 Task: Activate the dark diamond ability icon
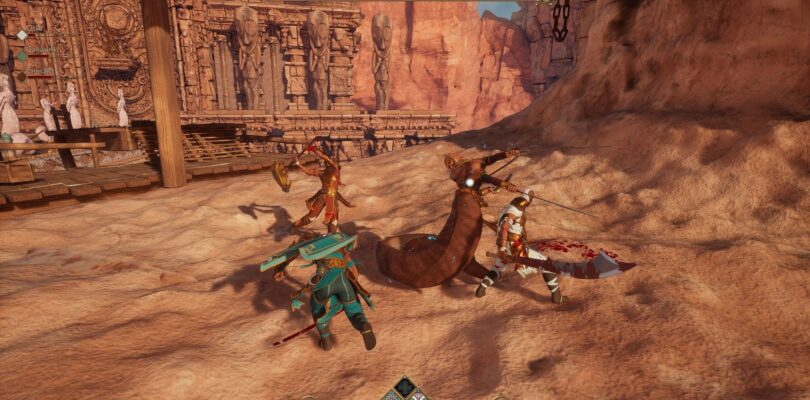[x=404, y=385]
